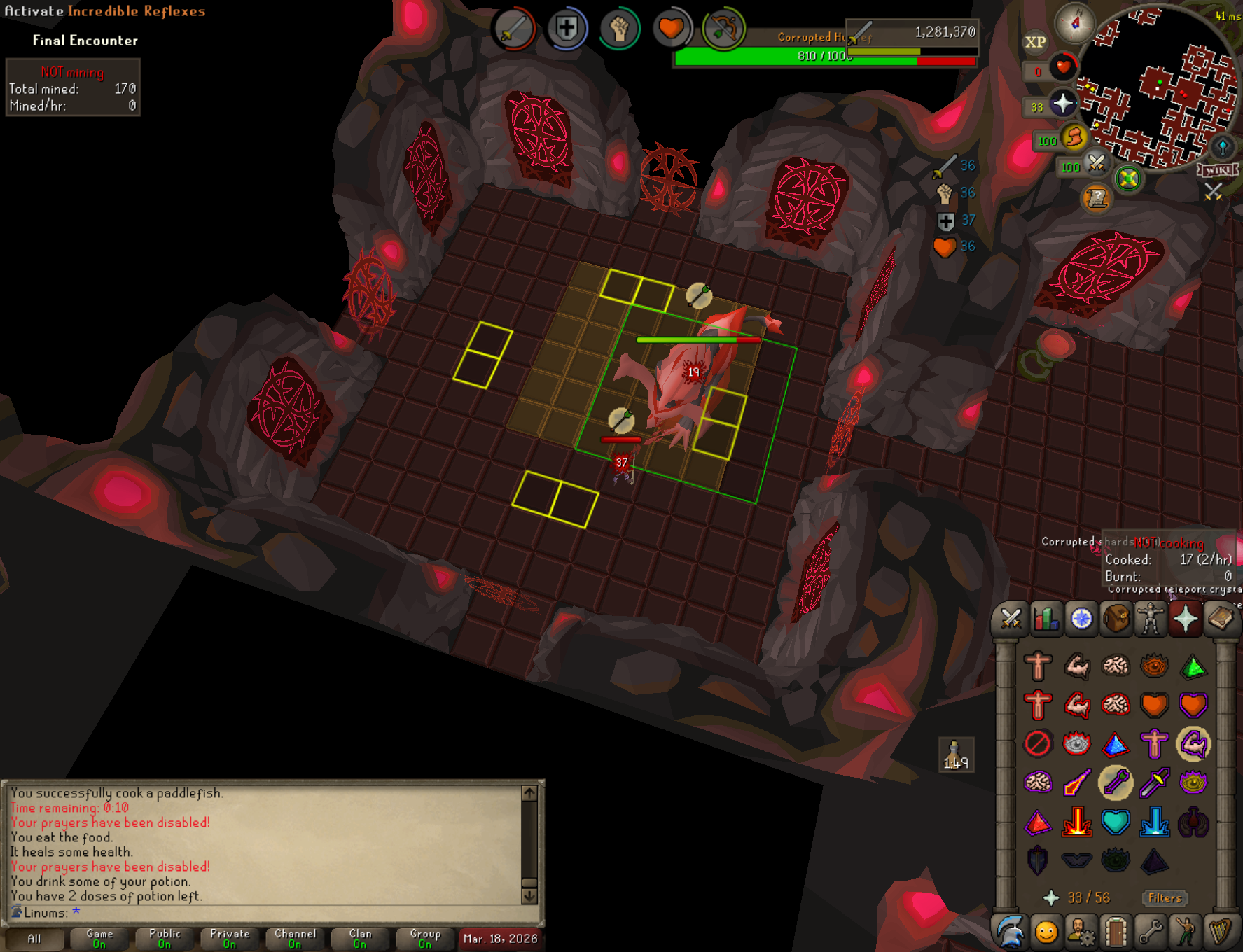This screenshot has height=952, width=1243.
Task: Switch to the Spellbook tab
Action: coord(1221,619)
